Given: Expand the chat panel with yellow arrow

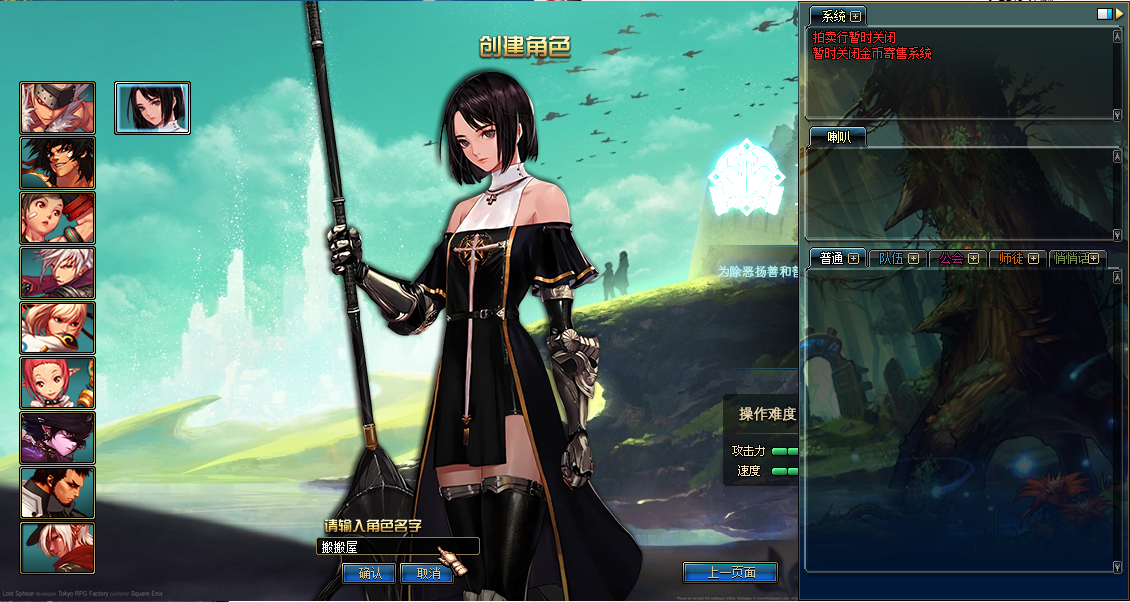Looking at the screenshot, I should [x=1119, y=14].
